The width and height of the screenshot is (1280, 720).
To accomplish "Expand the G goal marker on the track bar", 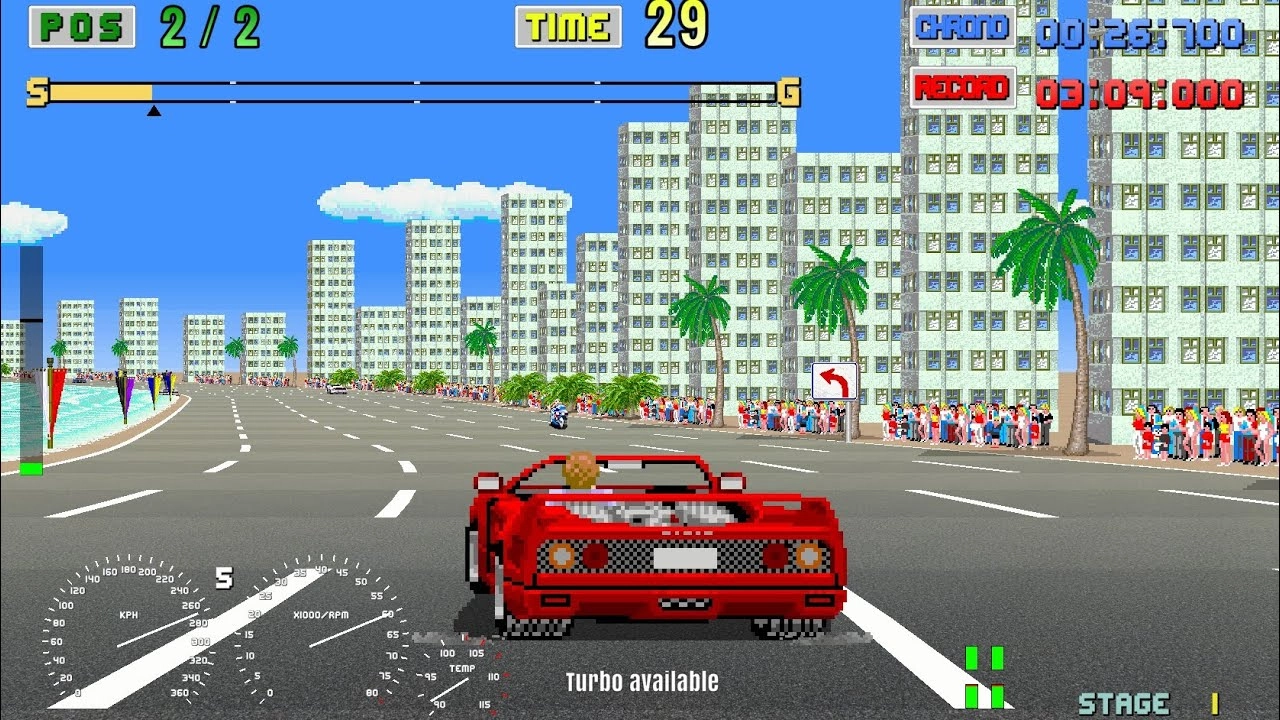I will click(x=790, y=90).
